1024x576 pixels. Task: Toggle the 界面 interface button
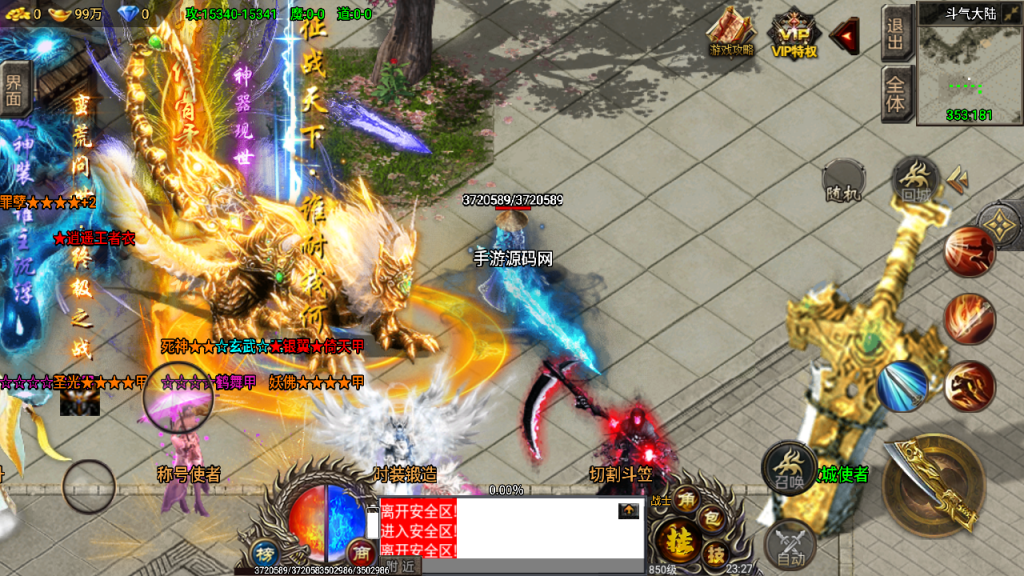click(x=14, y=89)
